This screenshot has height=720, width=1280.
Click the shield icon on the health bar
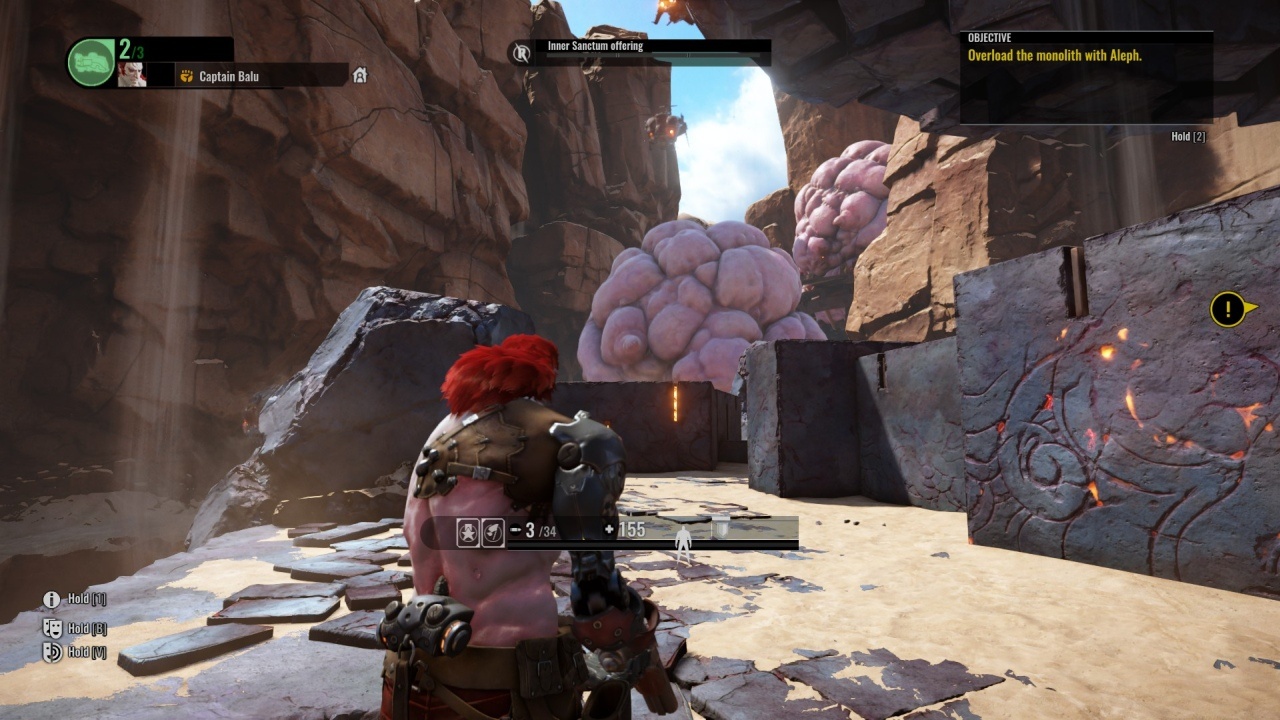coord(722,531)
